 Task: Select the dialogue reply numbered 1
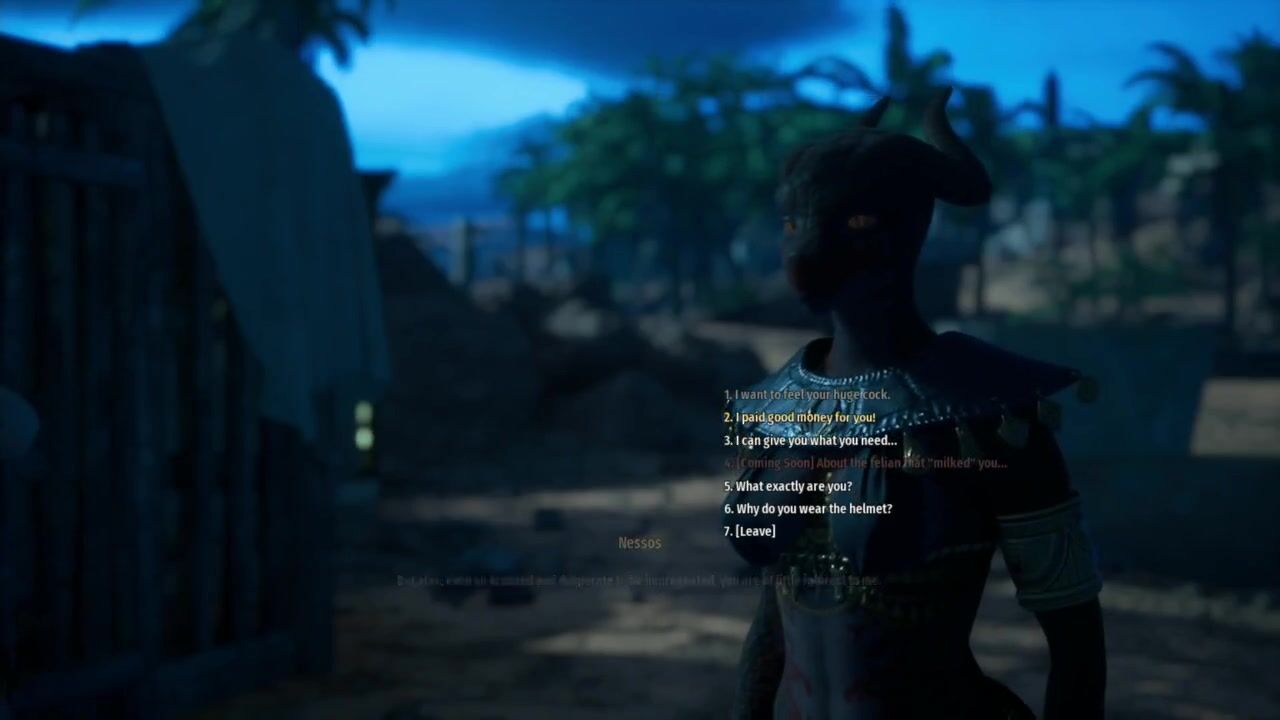806,395
